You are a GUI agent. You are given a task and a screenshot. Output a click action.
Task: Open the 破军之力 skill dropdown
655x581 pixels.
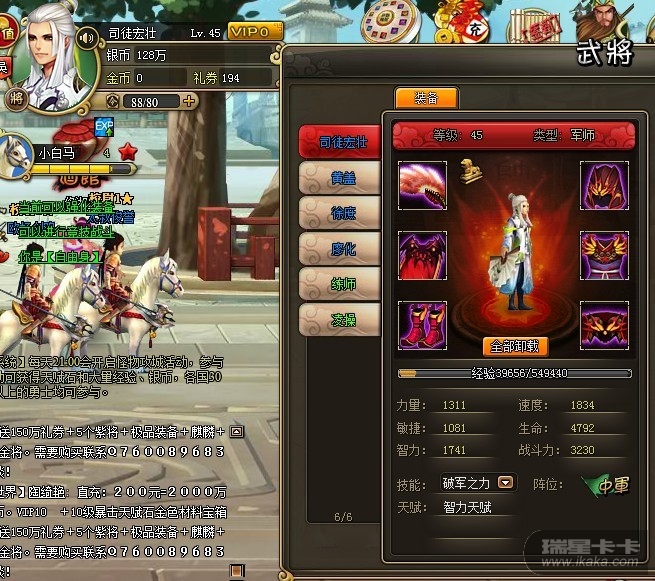[x=506, y=483]
